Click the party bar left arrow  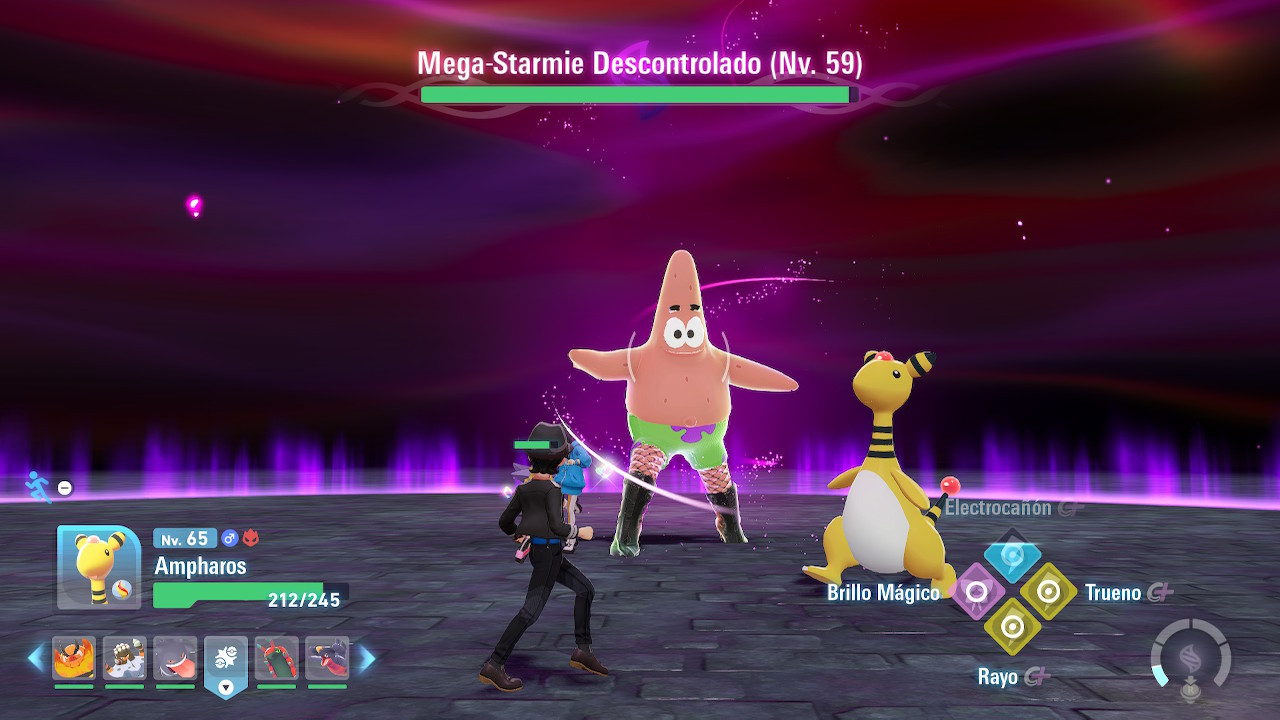click(36, 658)
